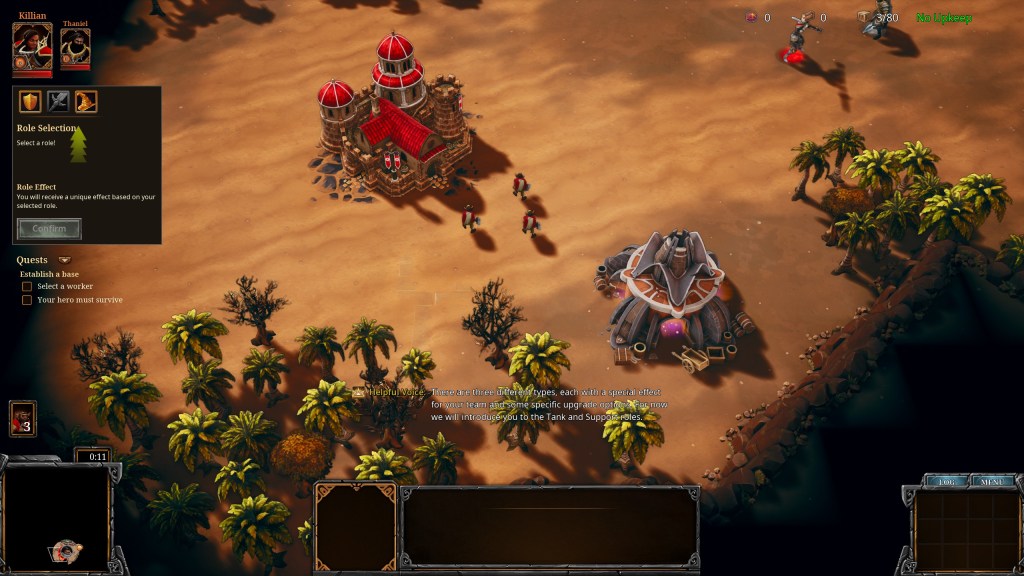
Task: Collapse the Quests list arrow
Action: click(65, 261)
